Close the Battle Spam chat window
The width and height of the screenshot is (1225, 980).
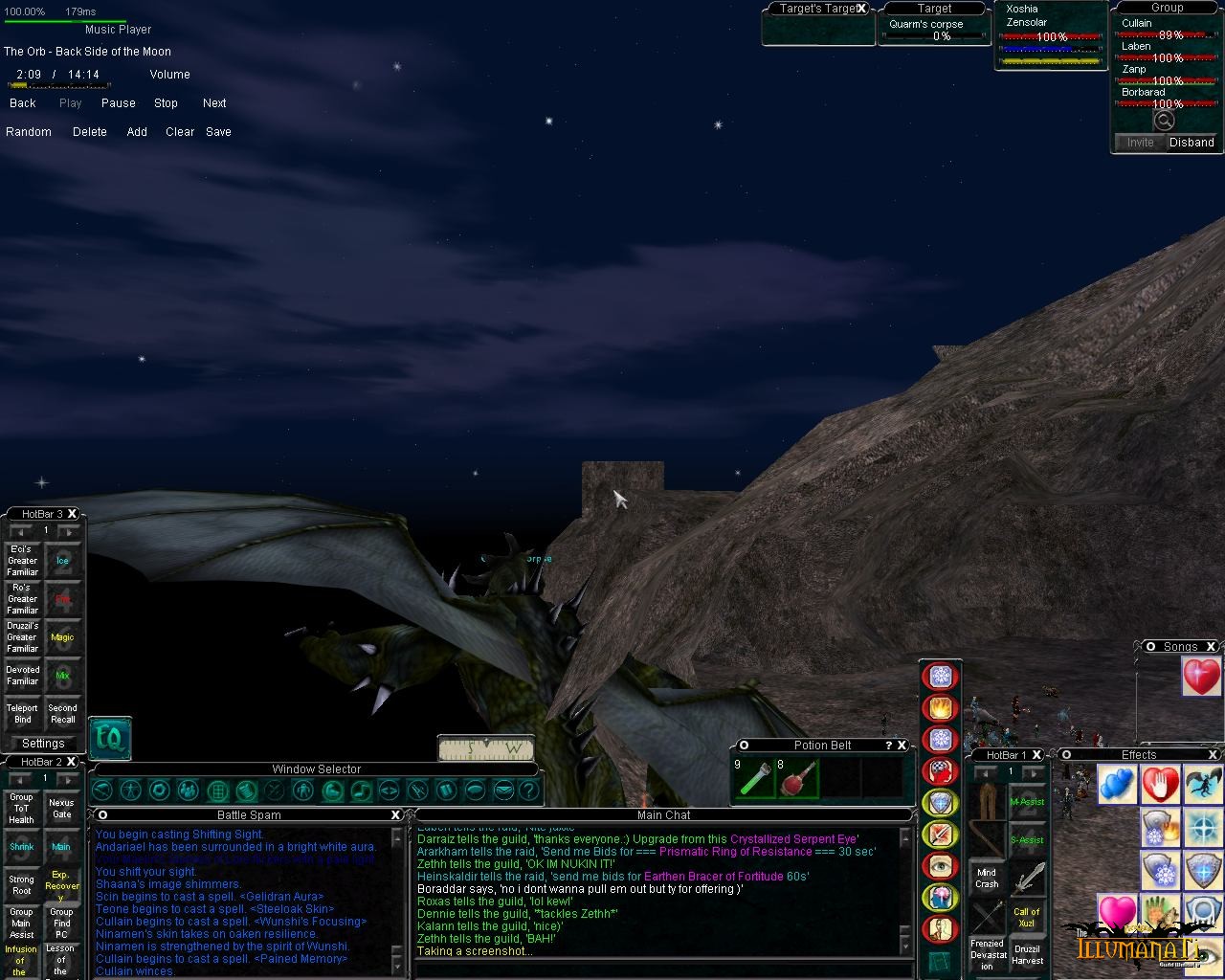click(x=395, y=815)
